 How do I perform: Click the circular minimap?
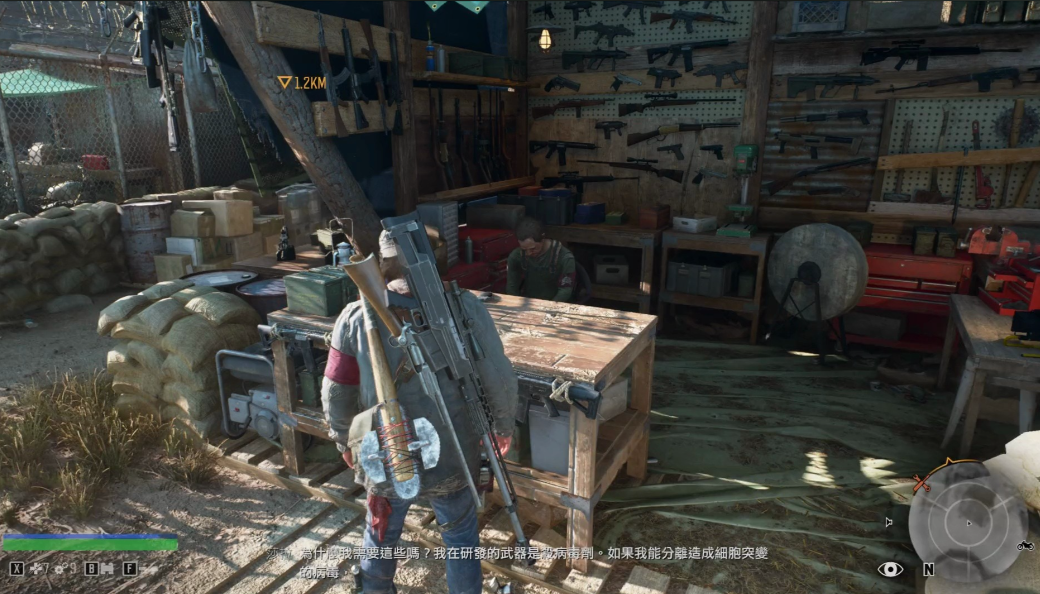coord(967,521)
